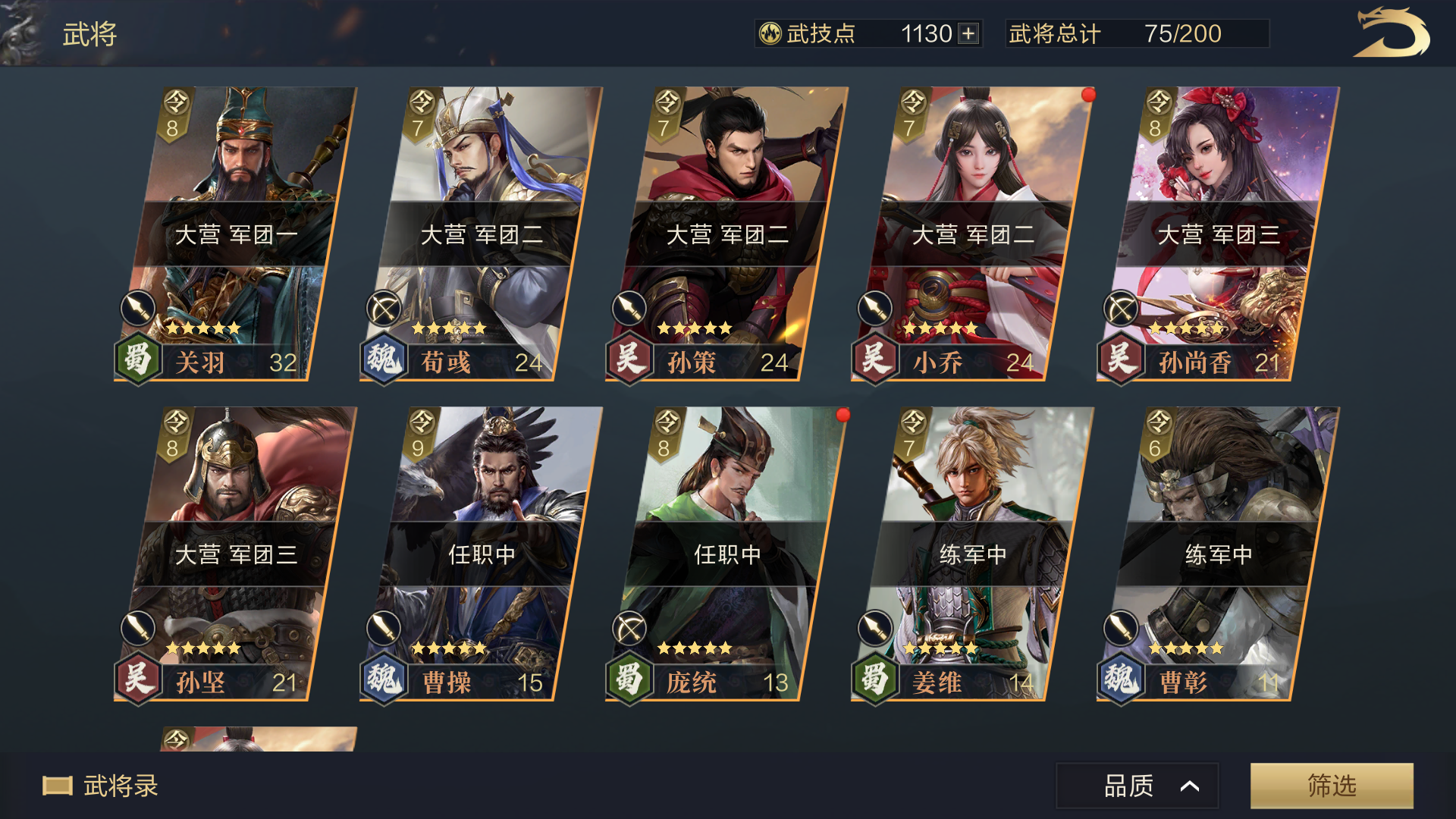The width and height of the screenshot is (1456, 819).
Task: Open the 武将录 menu at bottom left
Action: pos(99,787)
